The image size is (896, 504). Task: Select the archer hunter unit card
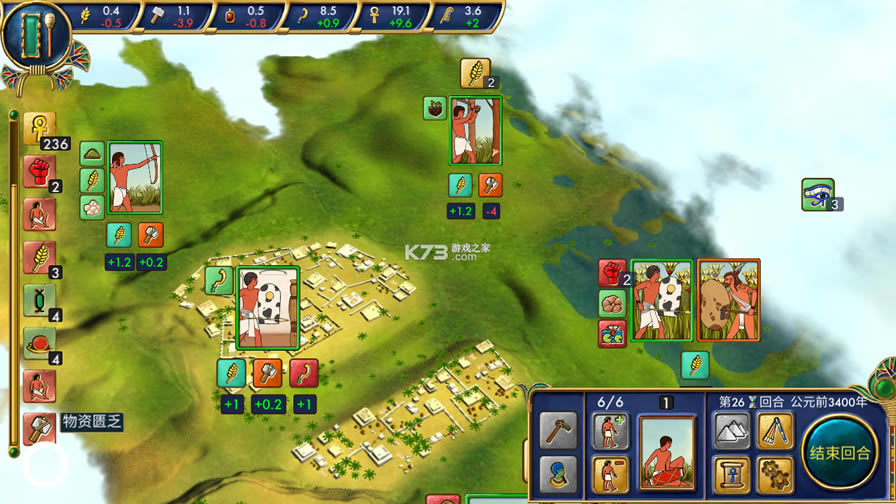pyautogui.click(x=135, y=177)
